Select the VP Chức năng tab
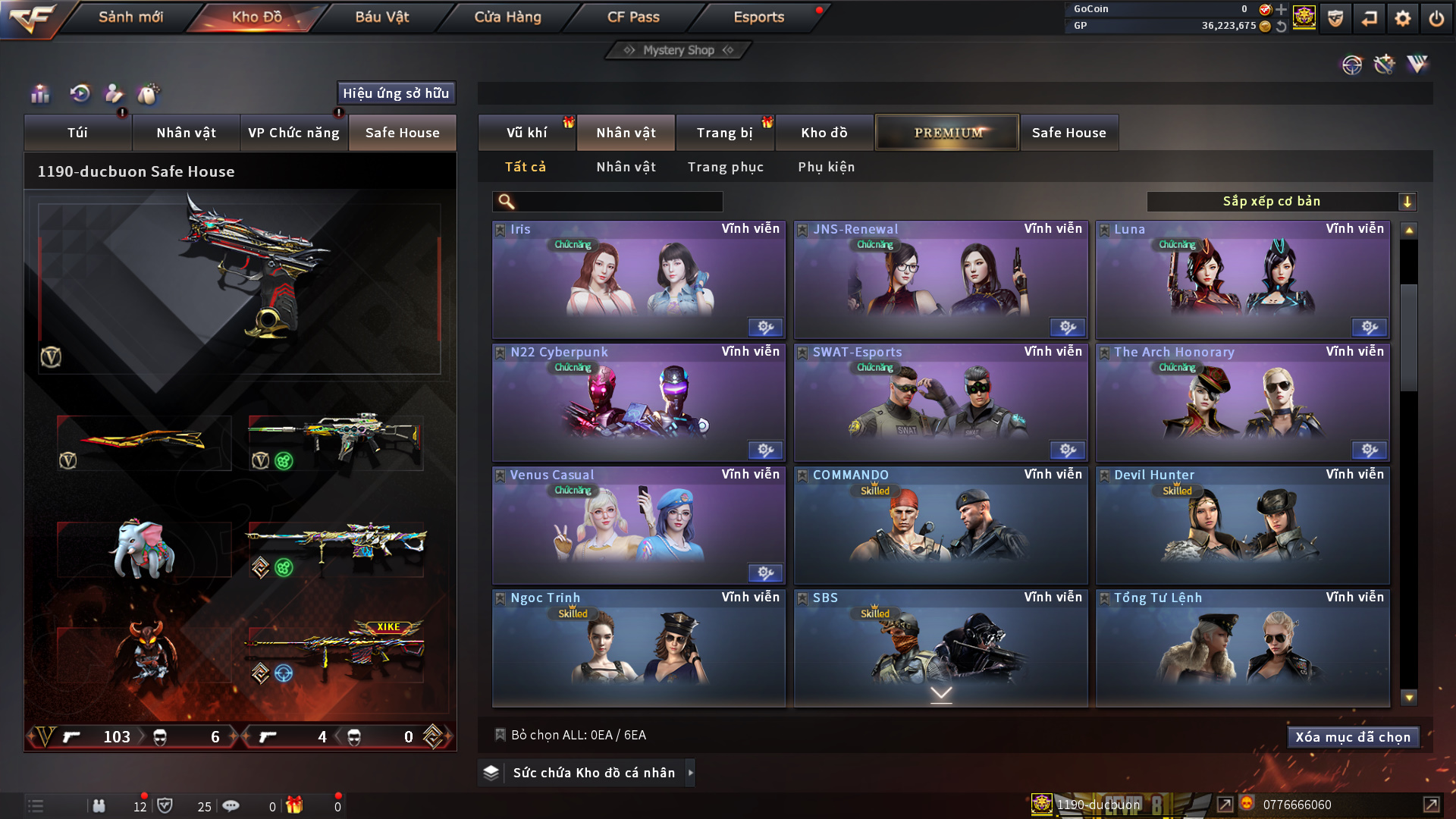 point(293,133)
